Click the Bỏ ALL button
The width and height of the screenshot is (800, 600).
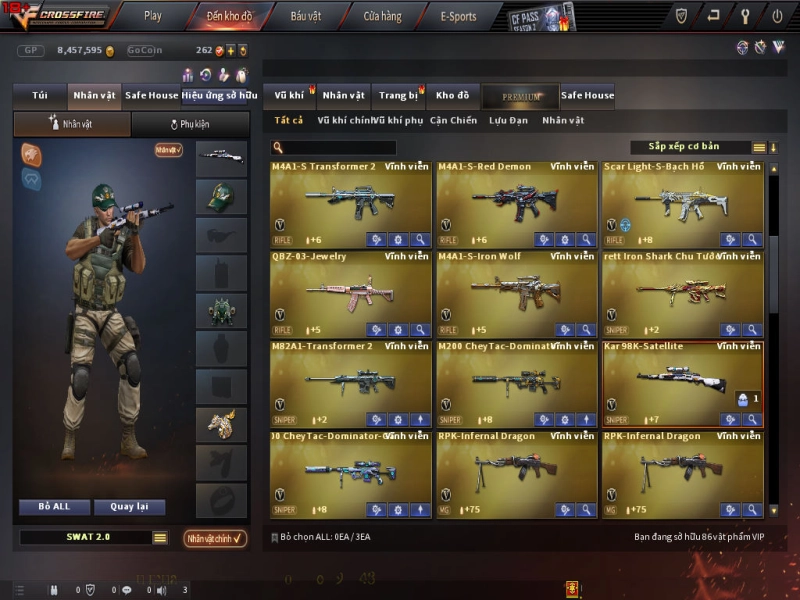point(54,507)
